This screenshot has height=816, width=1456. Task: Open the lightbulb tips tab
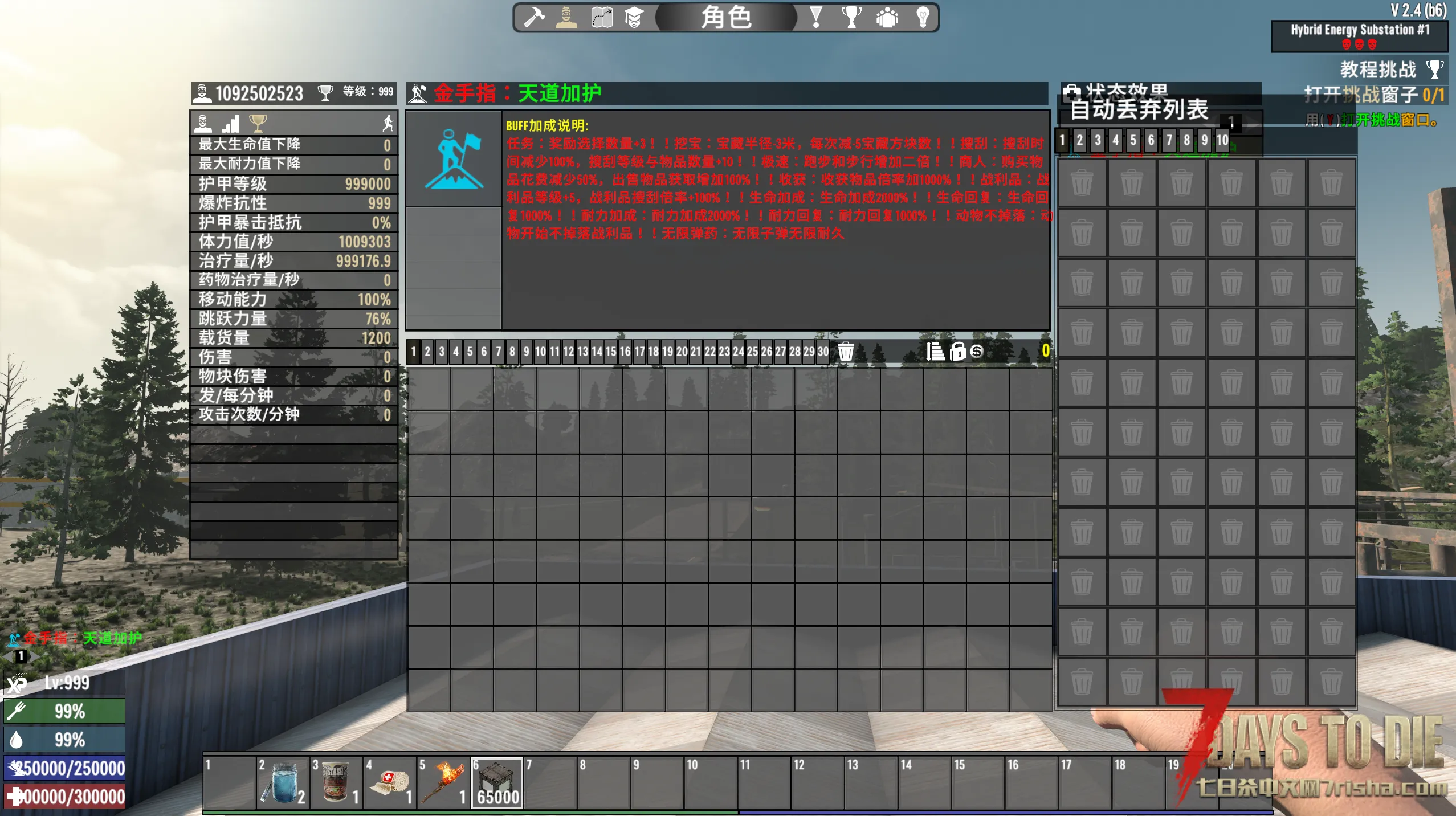pos(923,17)
